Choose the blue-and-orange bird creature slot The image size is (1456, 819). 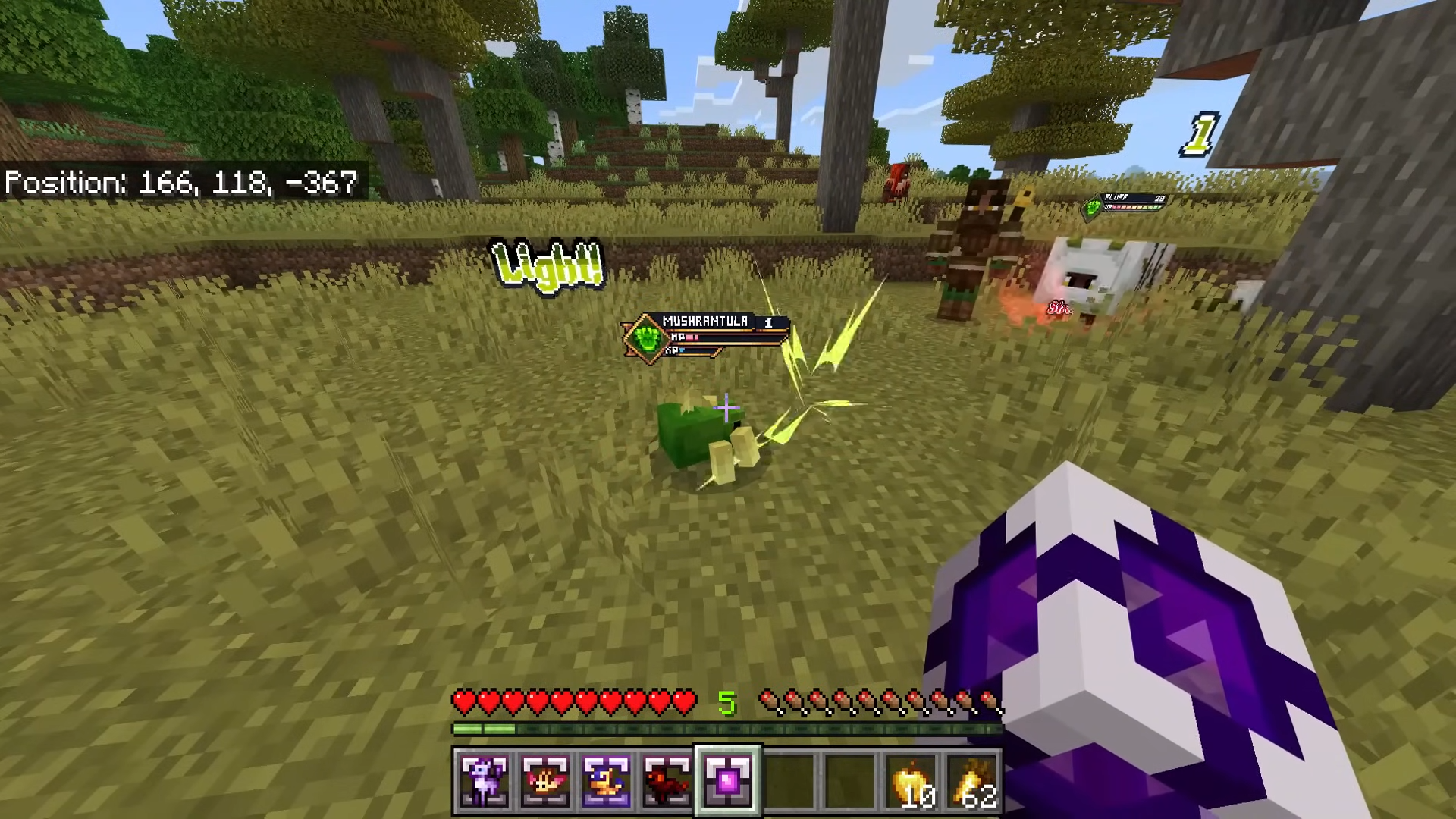click(x=606, y=780)
